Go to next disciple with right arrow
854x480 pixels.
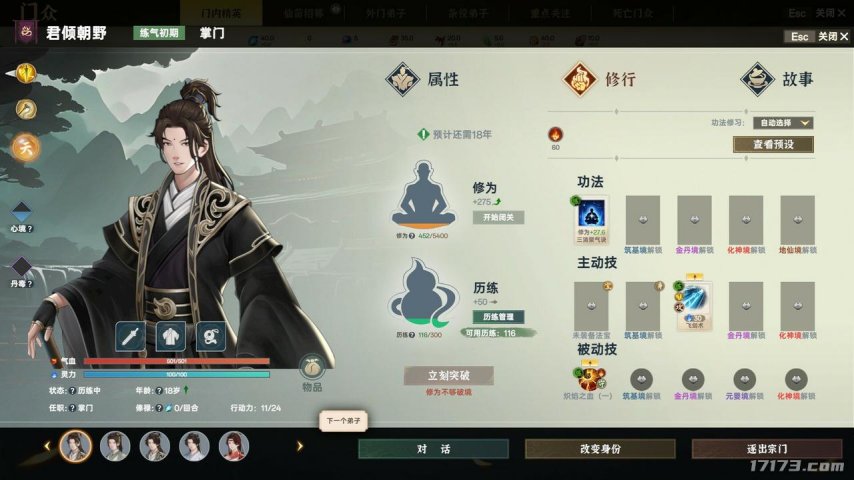click(298, 446)
